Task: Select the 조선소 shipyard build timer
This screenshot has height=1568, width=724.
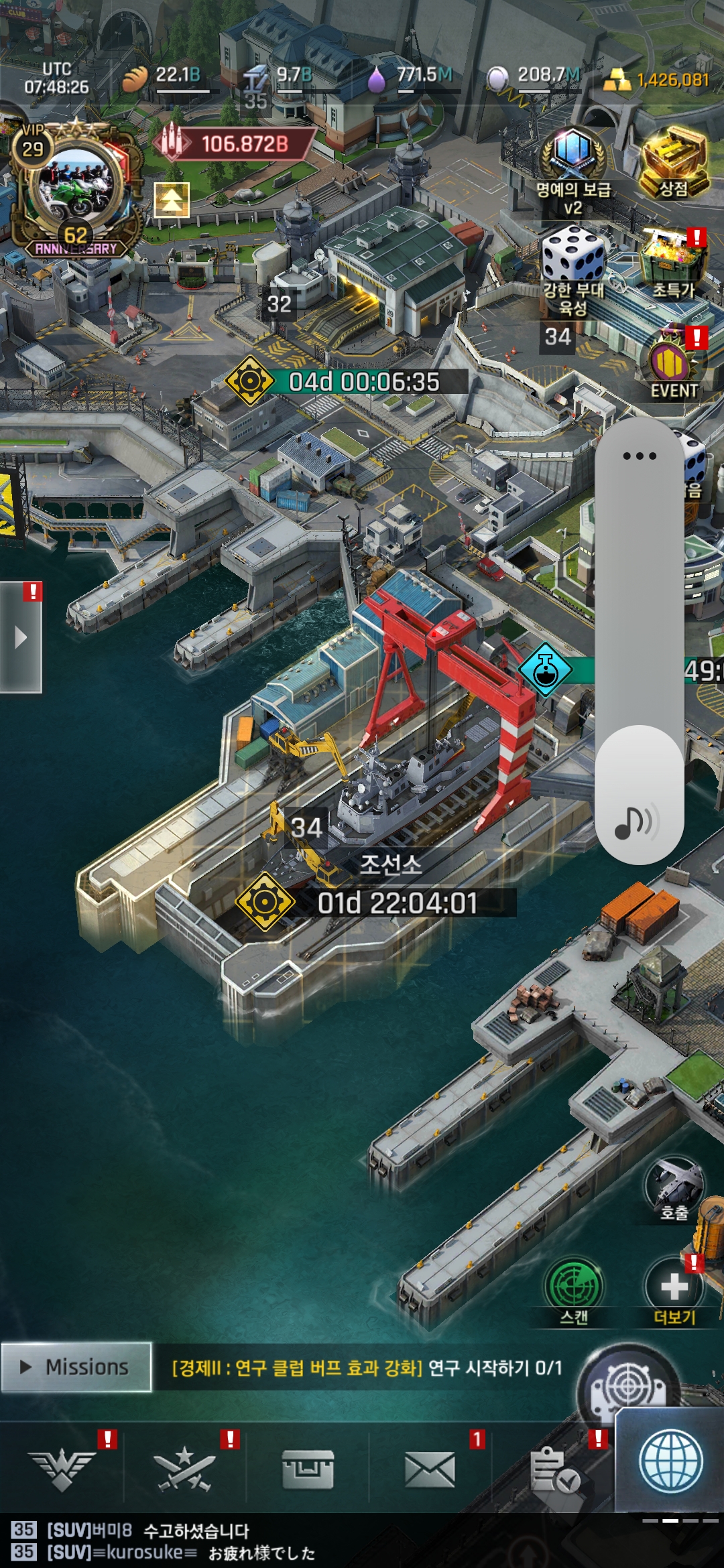Action: click(x=397, y=903)
